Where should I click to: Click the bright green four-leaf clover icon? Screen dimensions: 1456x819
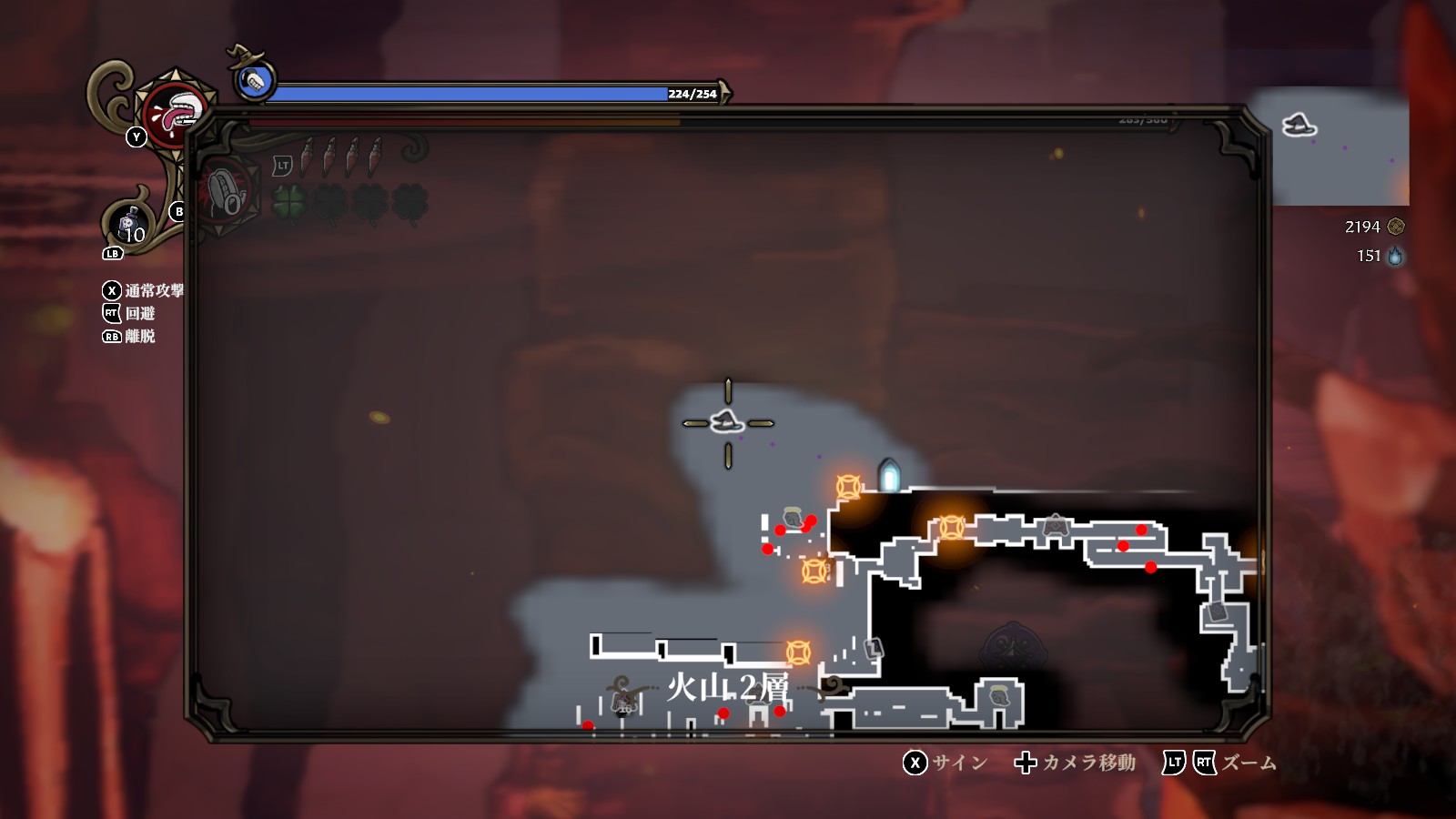(290, 202)
